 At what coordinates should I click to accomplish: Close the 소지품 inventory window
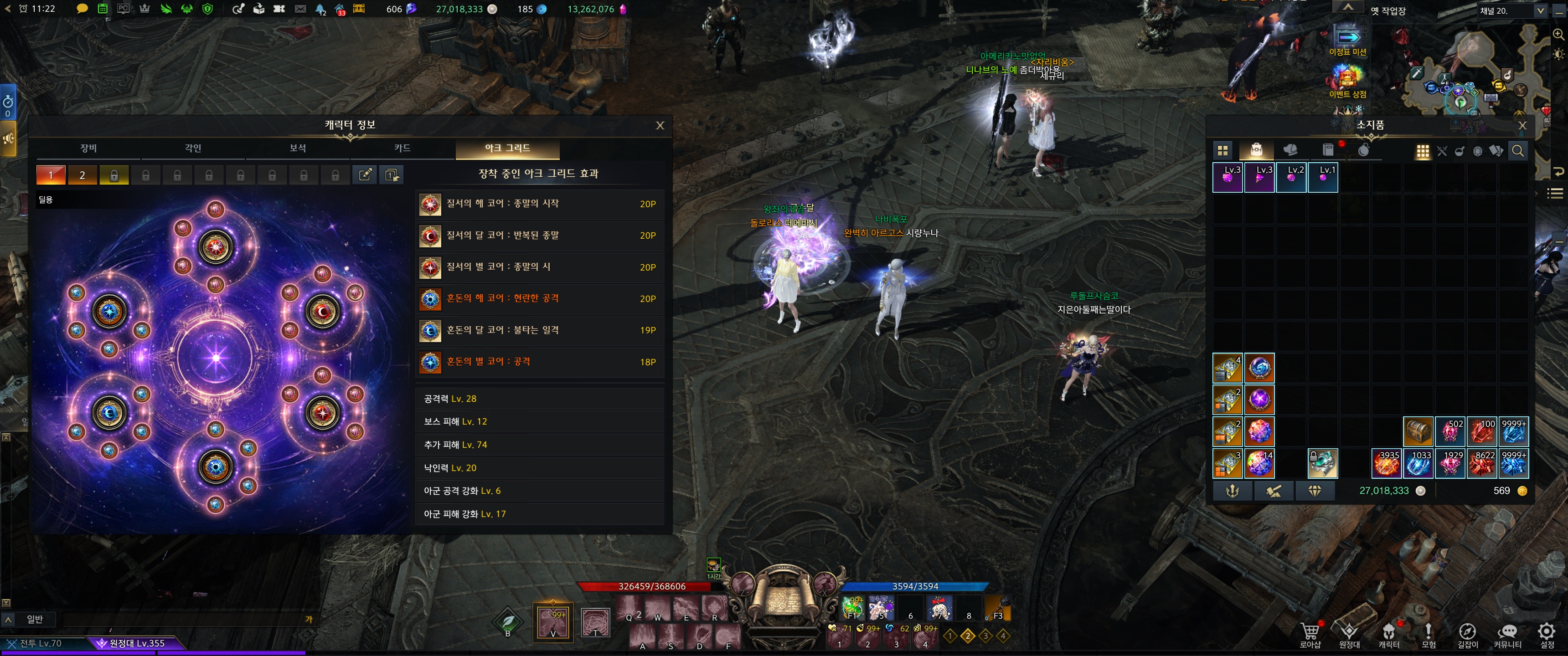(x=1522, y=125)
